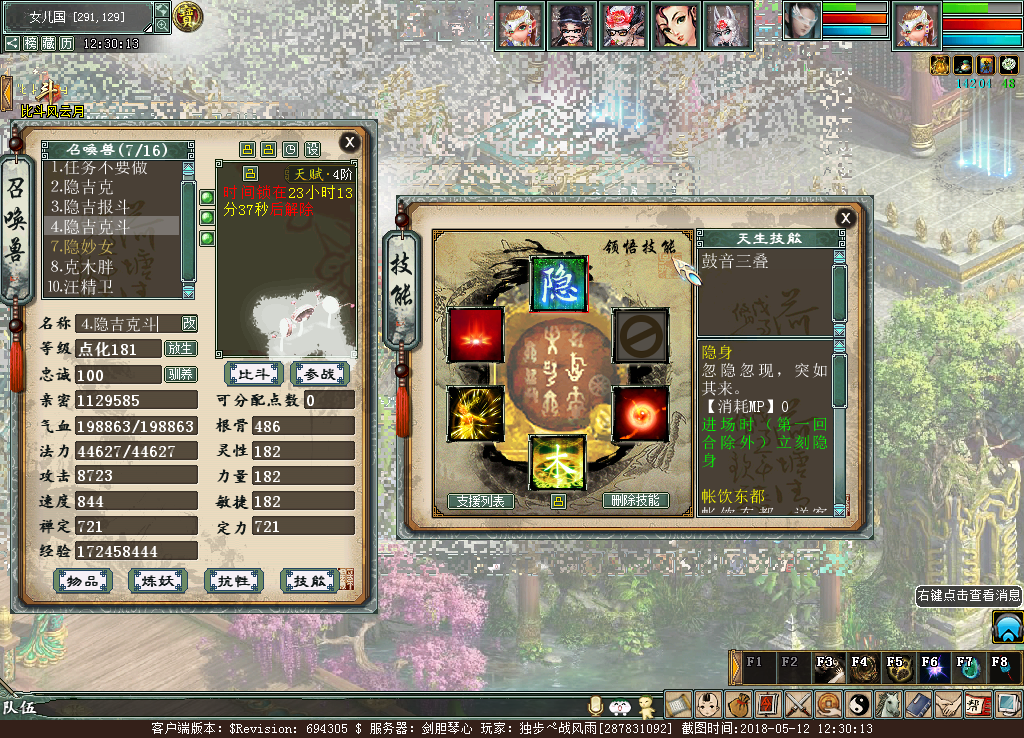Viewport: 1024px width, 738px height.
Task: Select the blue 隐 stealth skill icon
Action: 558,285
